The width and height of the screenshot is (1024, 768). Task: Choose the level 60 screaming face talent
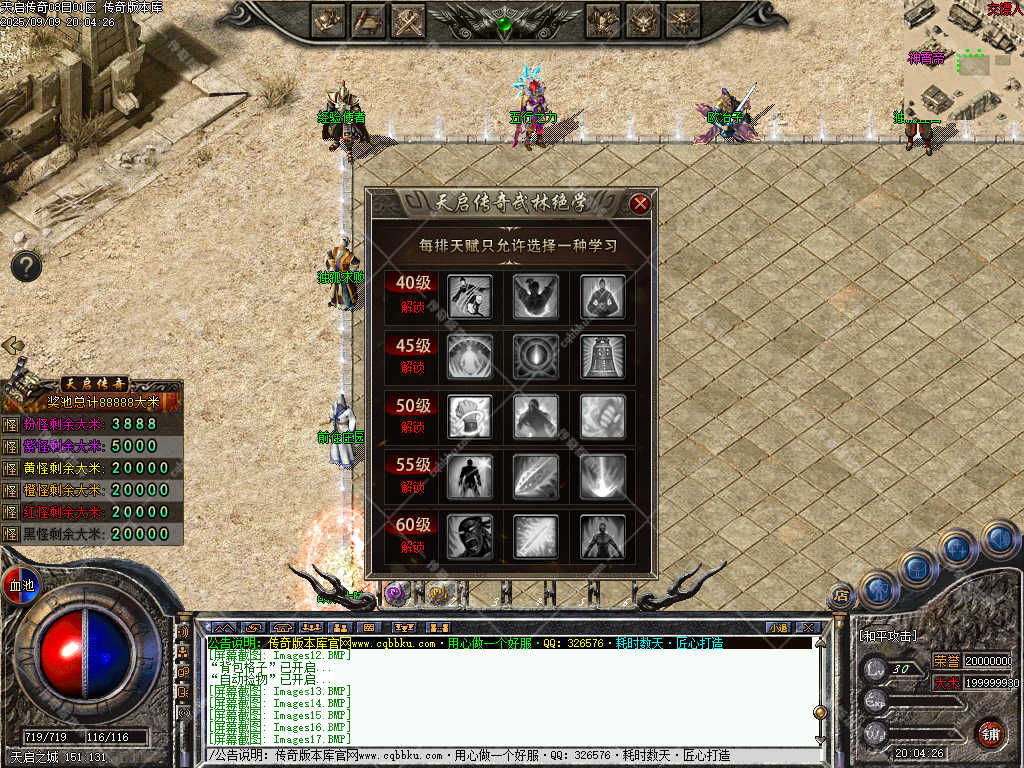(469, 536)
